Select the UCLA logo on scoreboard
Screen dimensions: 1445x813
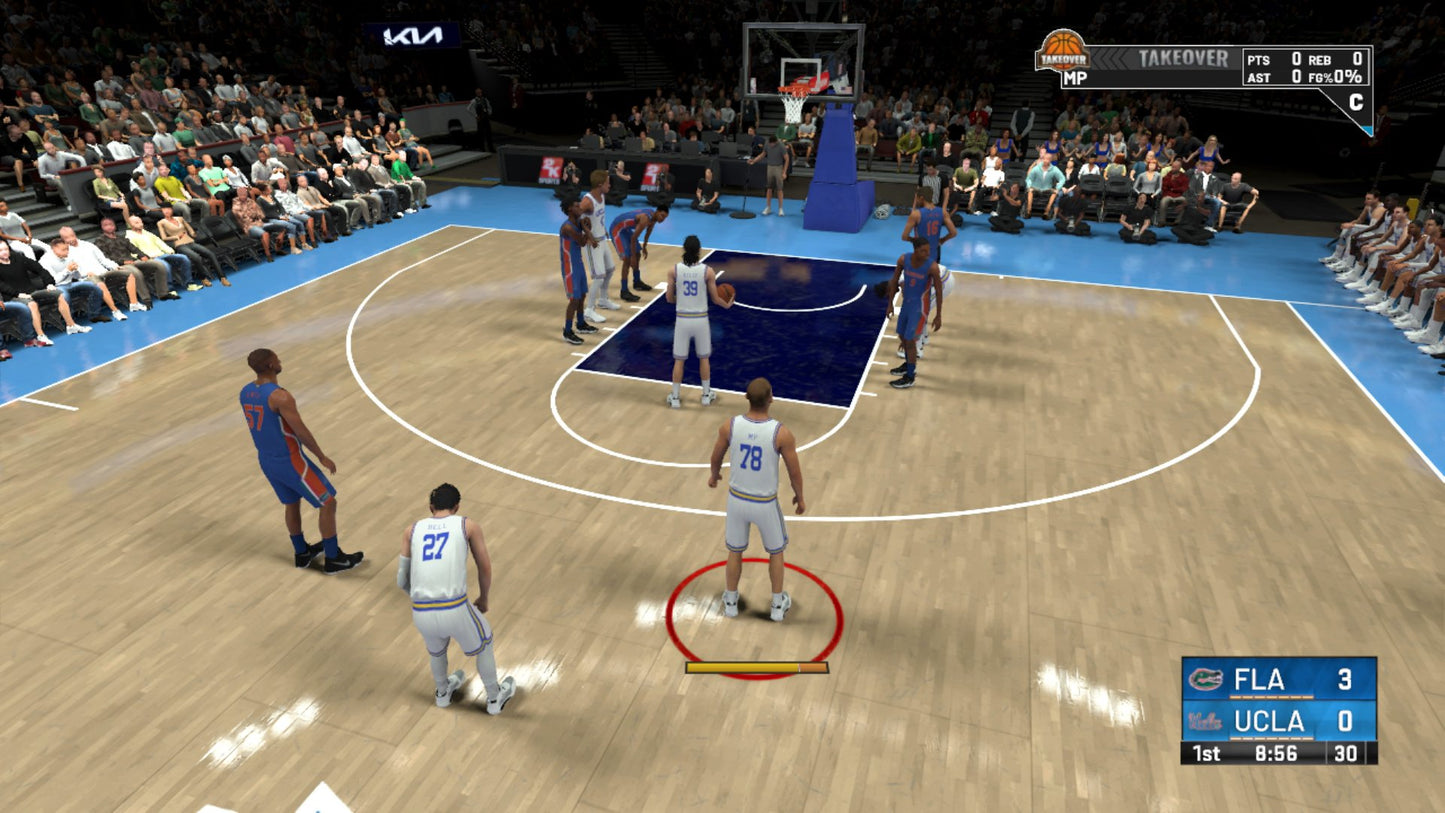pyautogui.click(x=1205, y=721)
